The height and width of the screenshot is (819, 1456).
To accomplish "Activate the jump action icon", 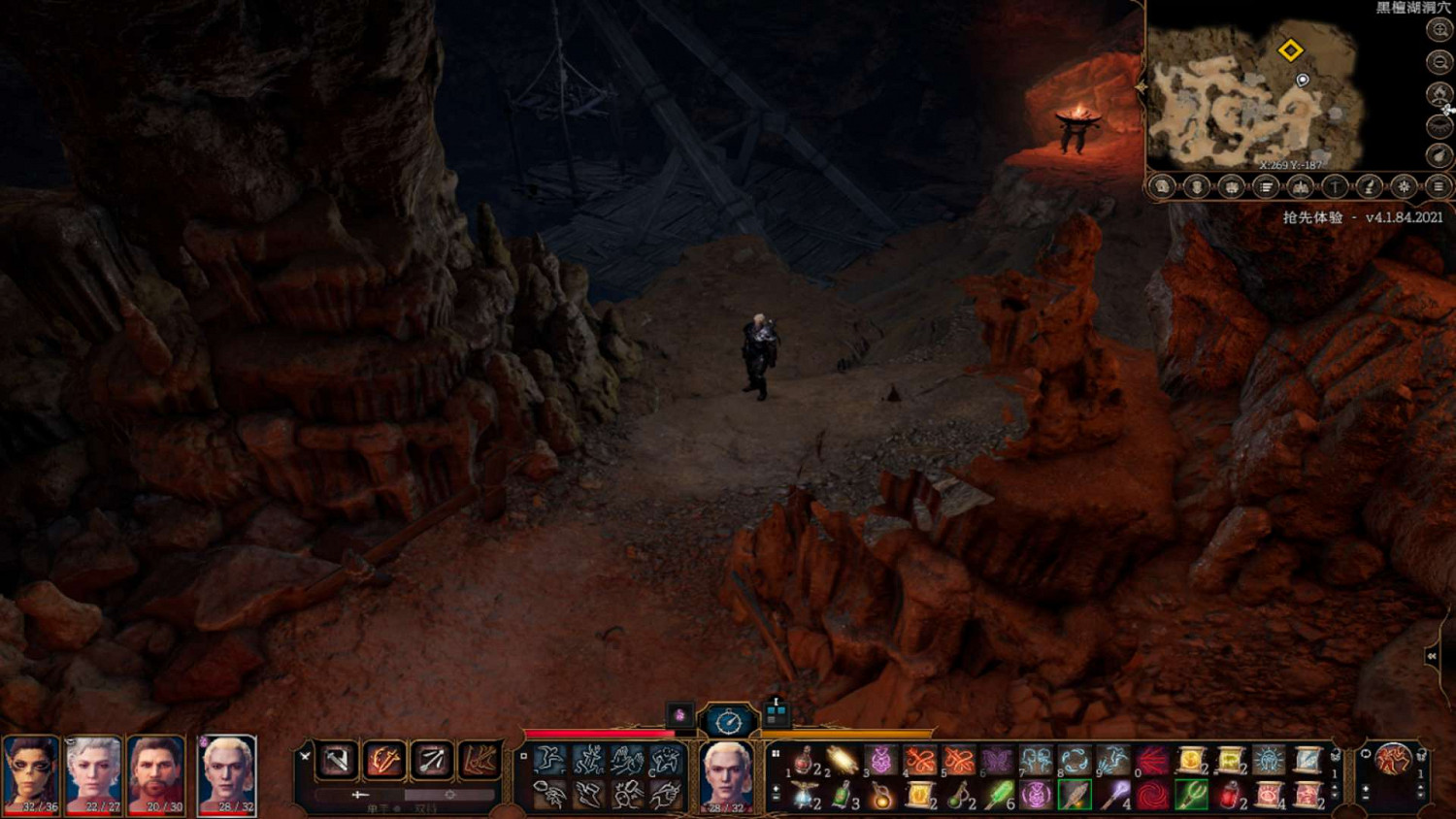I will (550, 760).
